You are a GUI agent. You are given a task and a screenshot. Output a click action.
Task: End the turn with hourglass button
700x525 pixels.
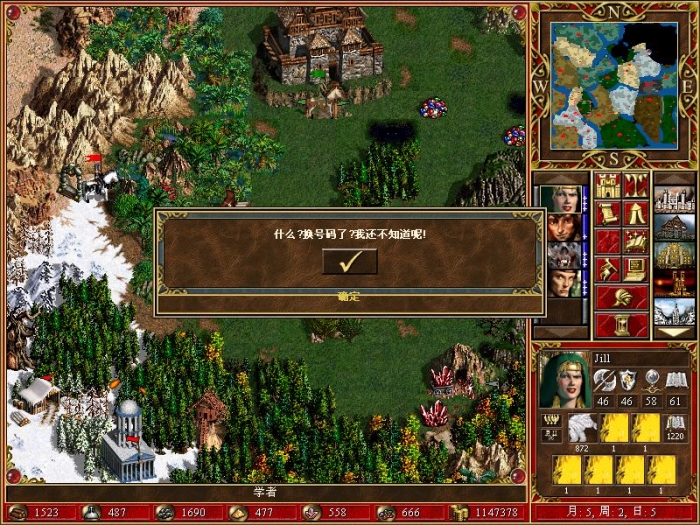(622, 324)
